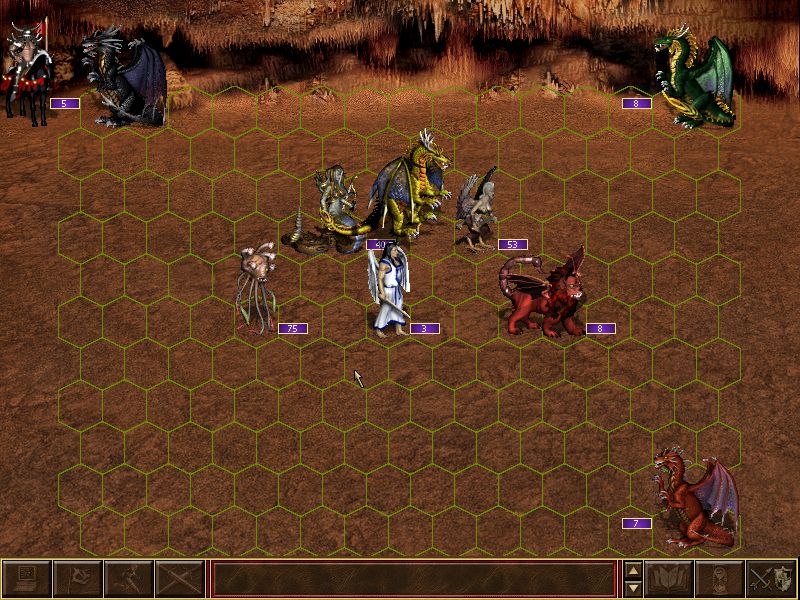Viewport: 800px width, 600px height.
Task: Retreat from combat using the fleeing figure button
Action: [128, 579]
